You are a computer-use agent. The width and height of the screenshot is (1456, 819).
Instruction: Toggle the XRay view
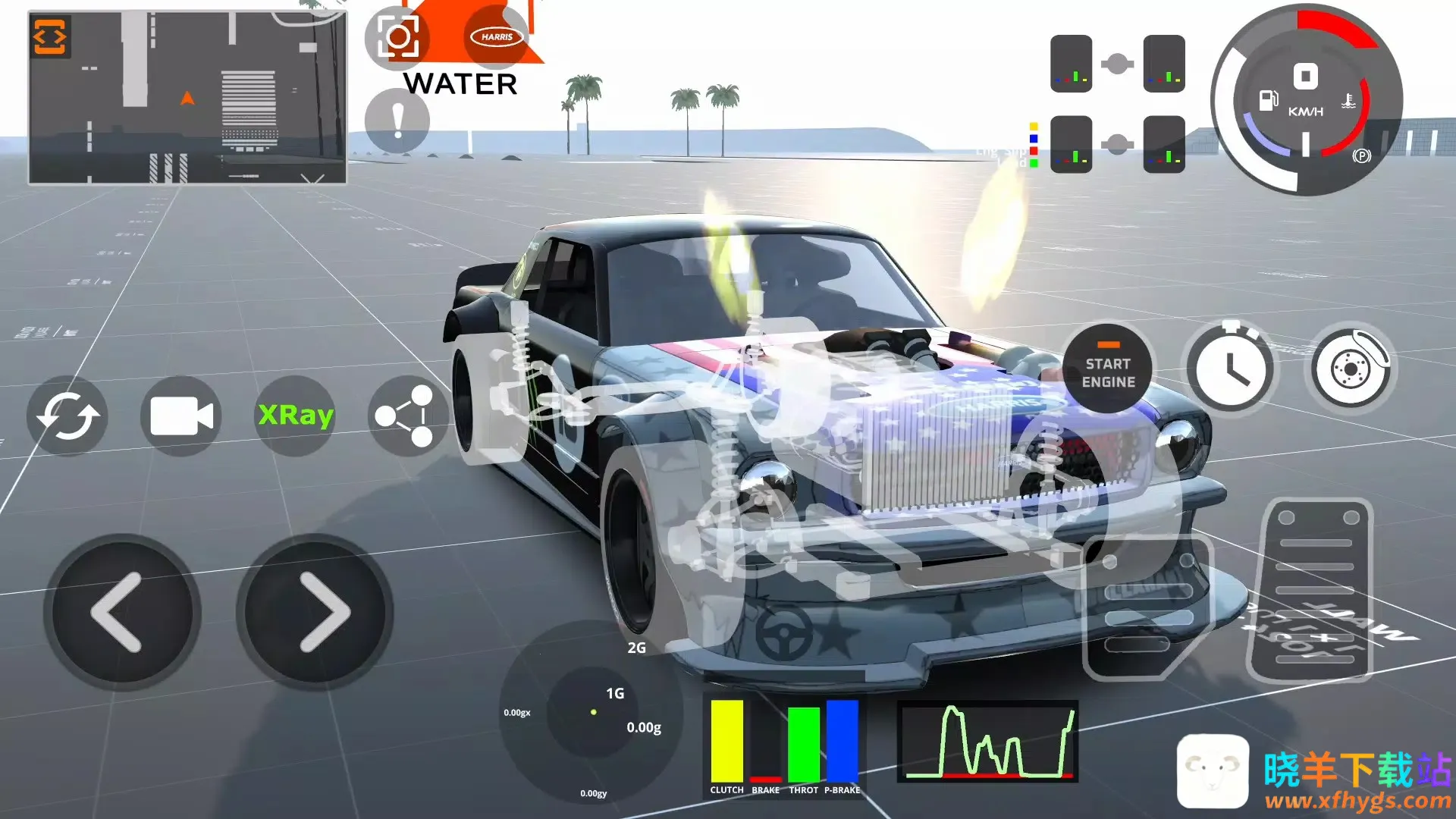296,416
